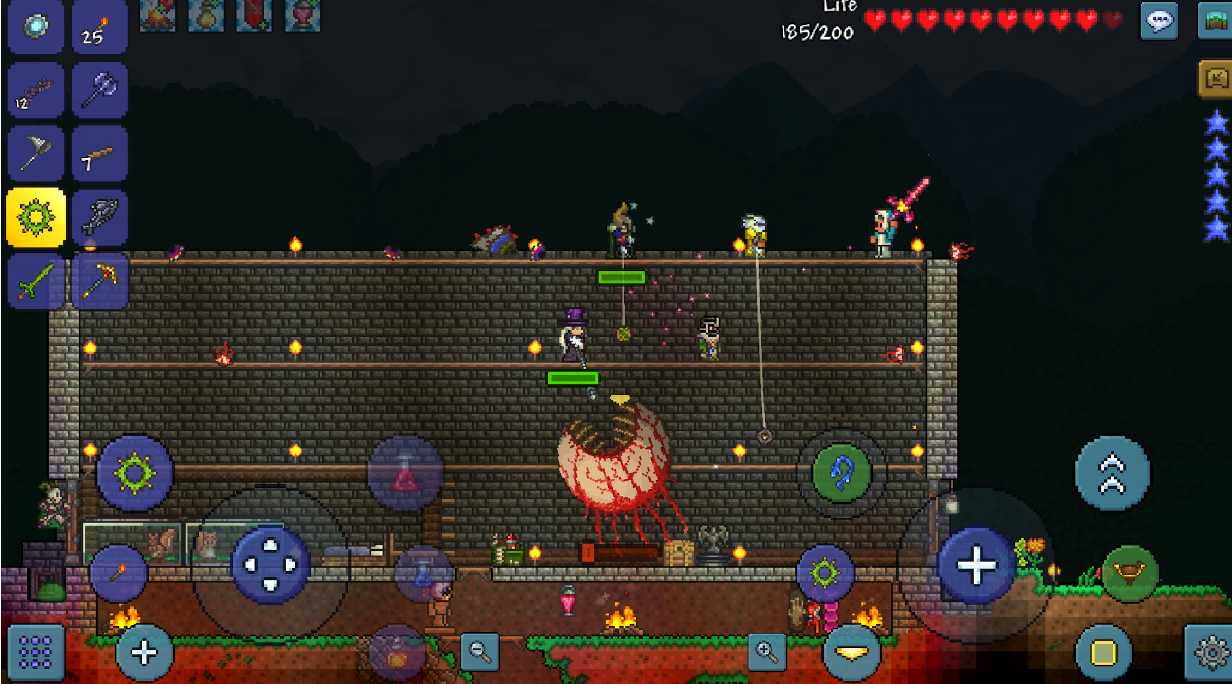1232x684 pixels.
Task: Select the green blade of grass sword
Action: pyautogui.click(x=36, y=280)
